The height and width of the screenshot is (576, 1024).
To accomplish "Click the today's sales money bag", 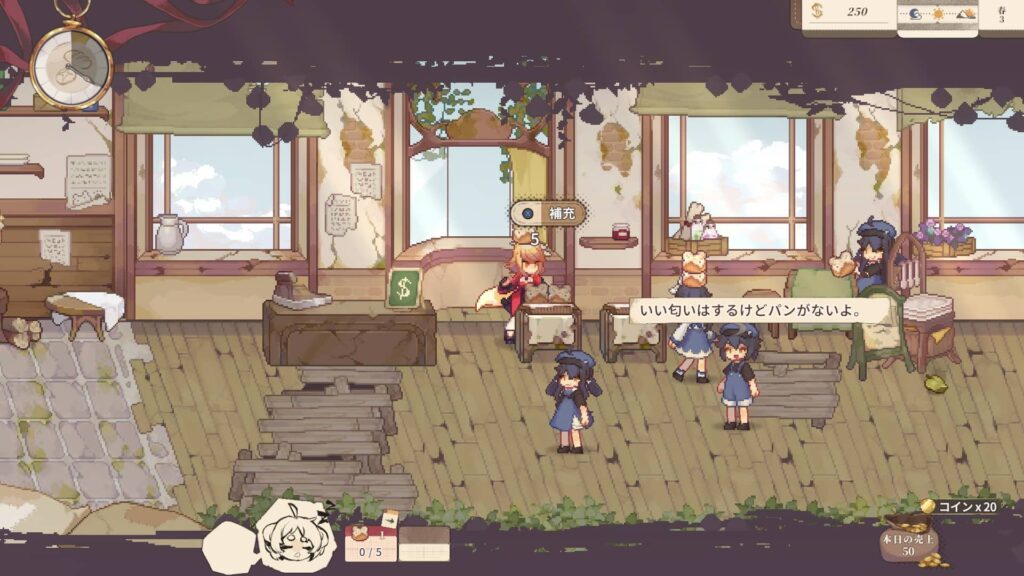I will (904, 541).
